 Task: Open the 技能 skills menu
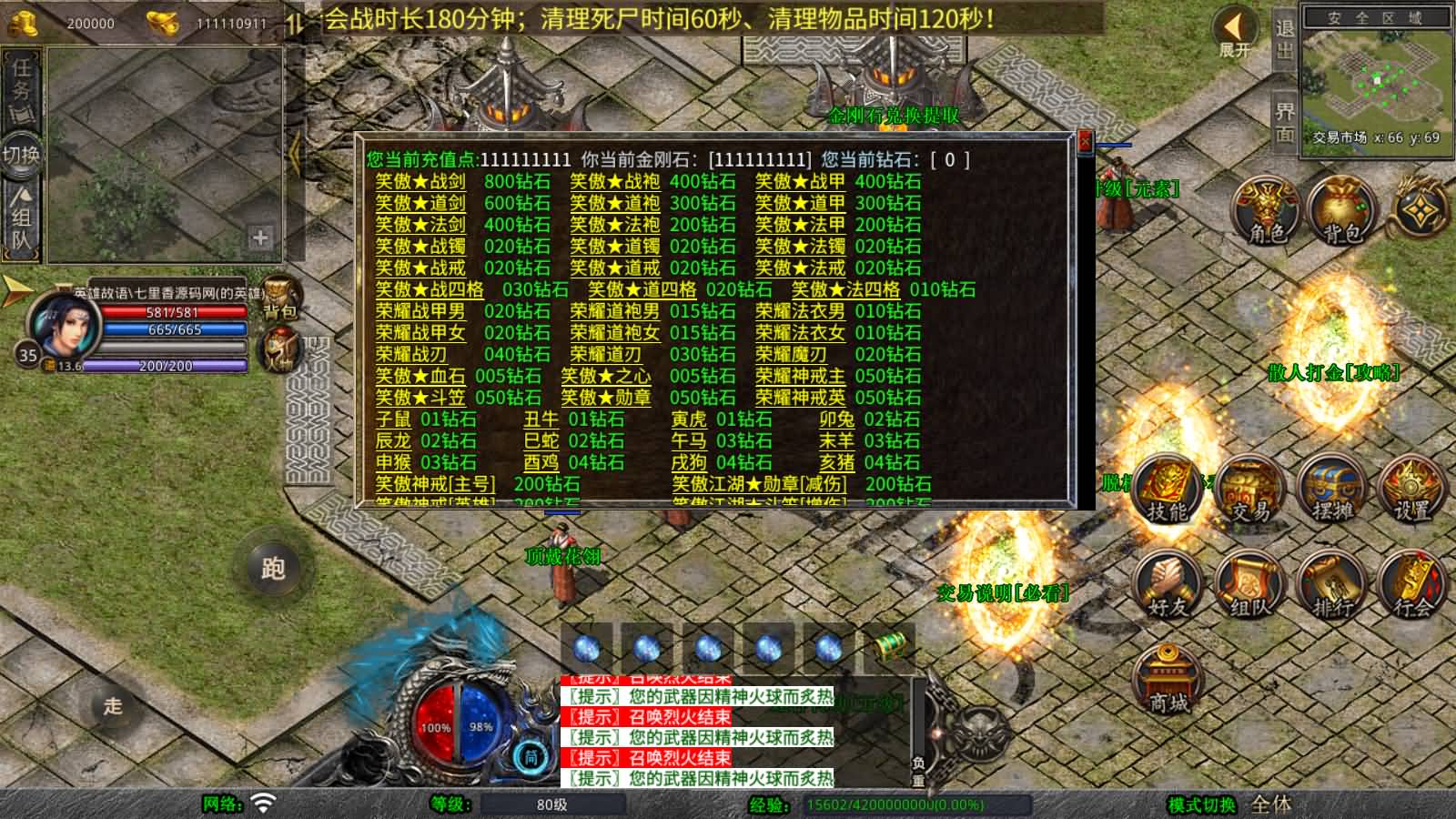click(1168, 490)
